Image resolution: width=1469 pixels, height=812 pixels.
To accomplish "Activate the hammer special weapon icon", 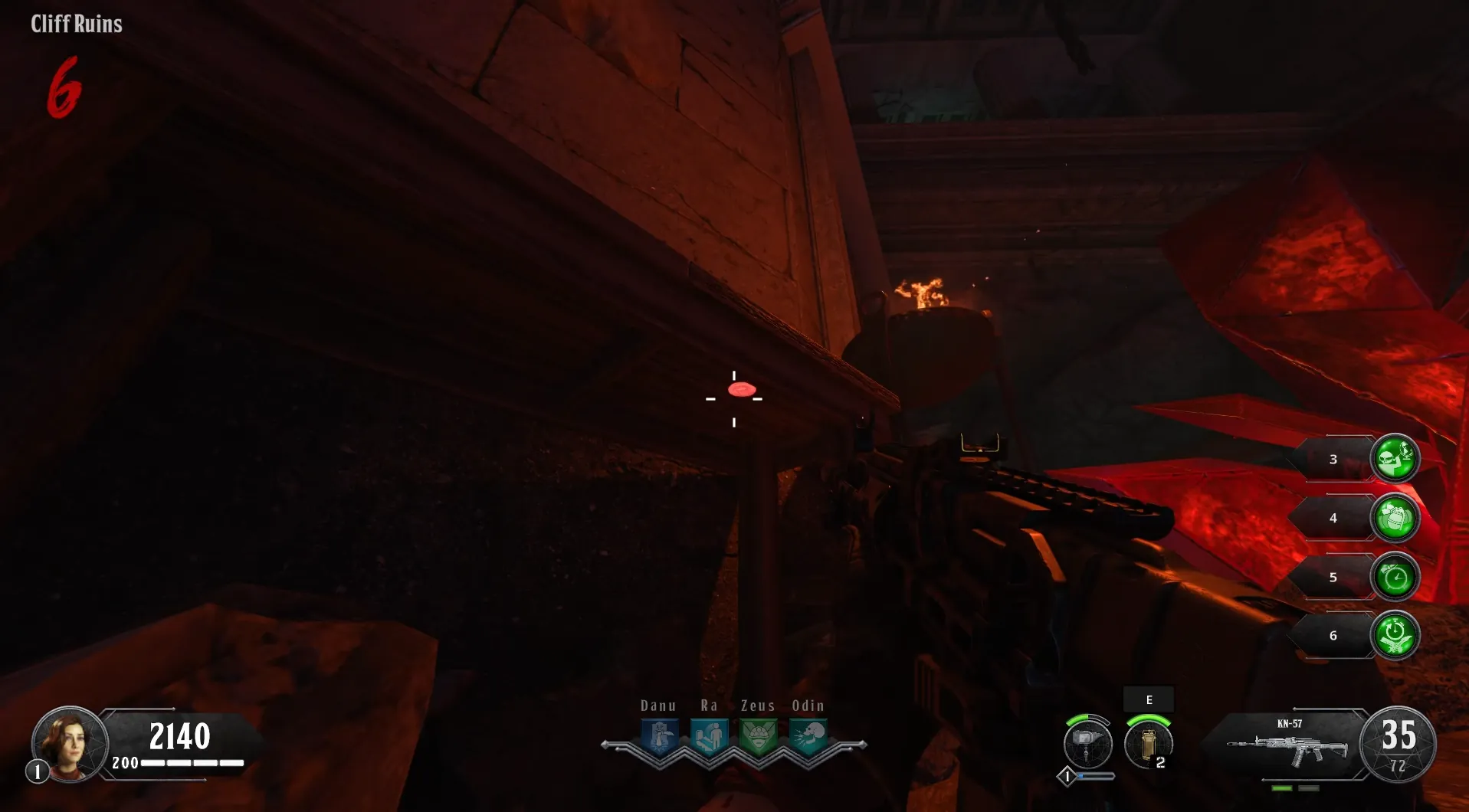I will point(1087,743).
